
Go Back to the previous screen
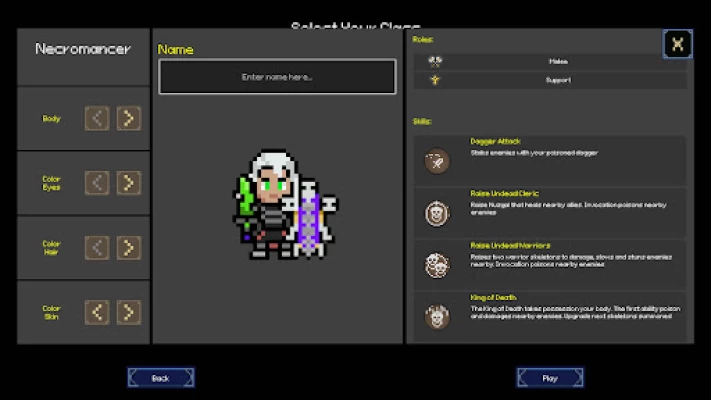click(160, 378)
